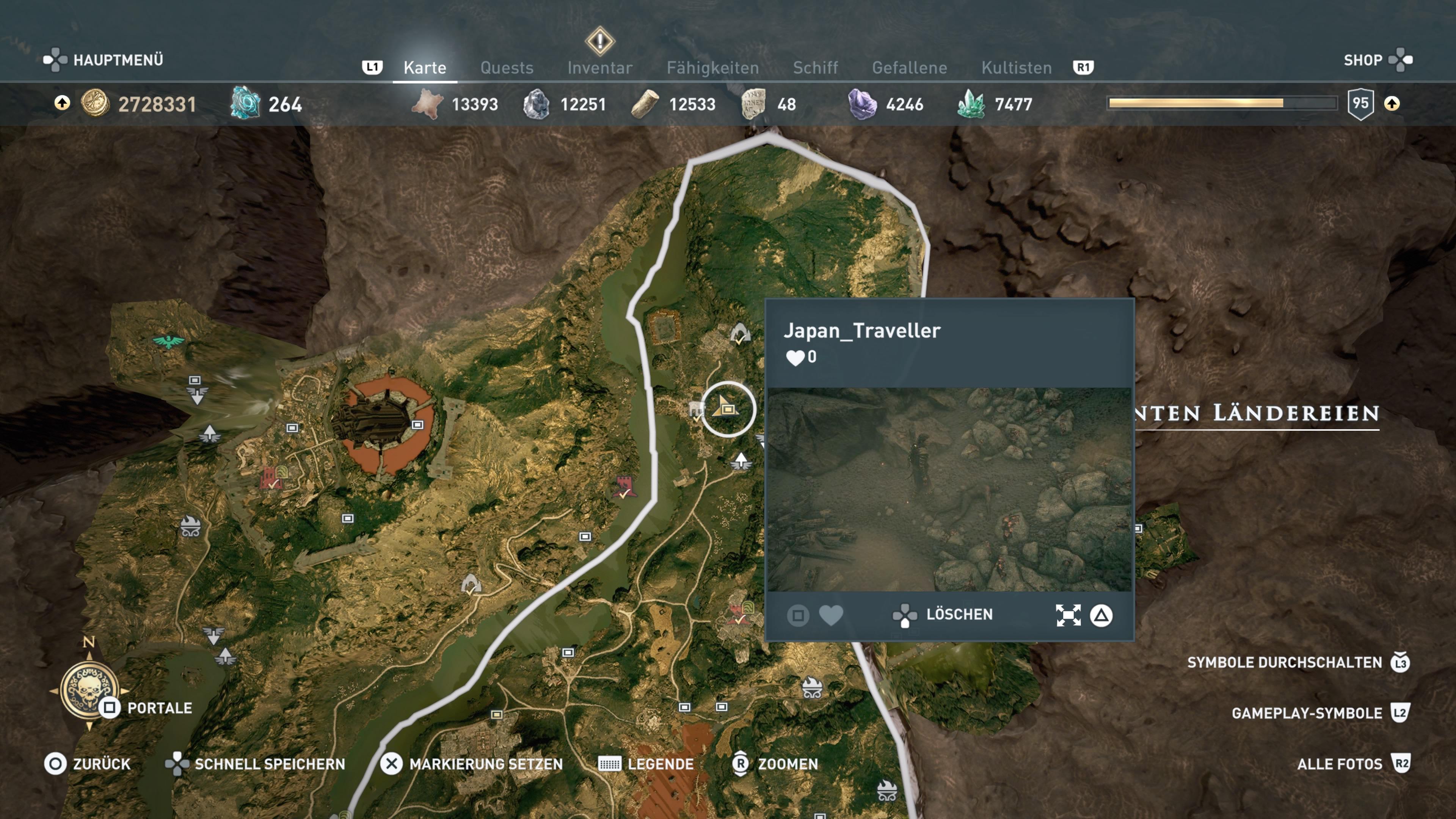
Task: Select the Karte tab
Action: click(425, 68)
